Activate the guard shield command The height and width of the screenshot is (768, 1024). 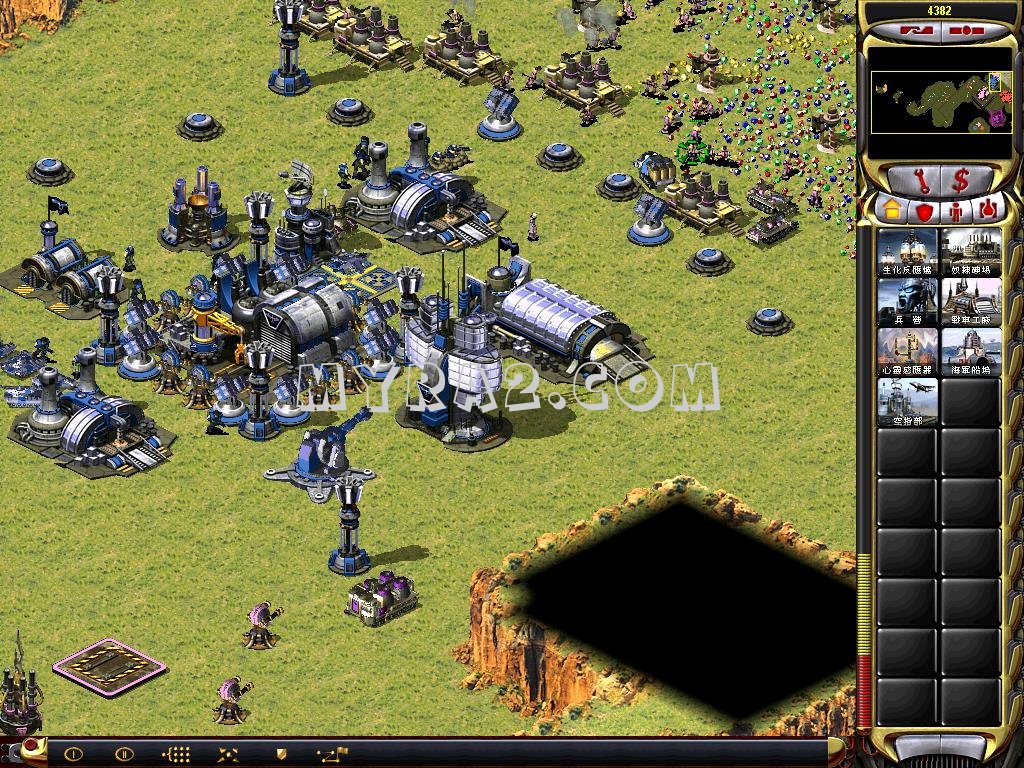click(282, 754)
